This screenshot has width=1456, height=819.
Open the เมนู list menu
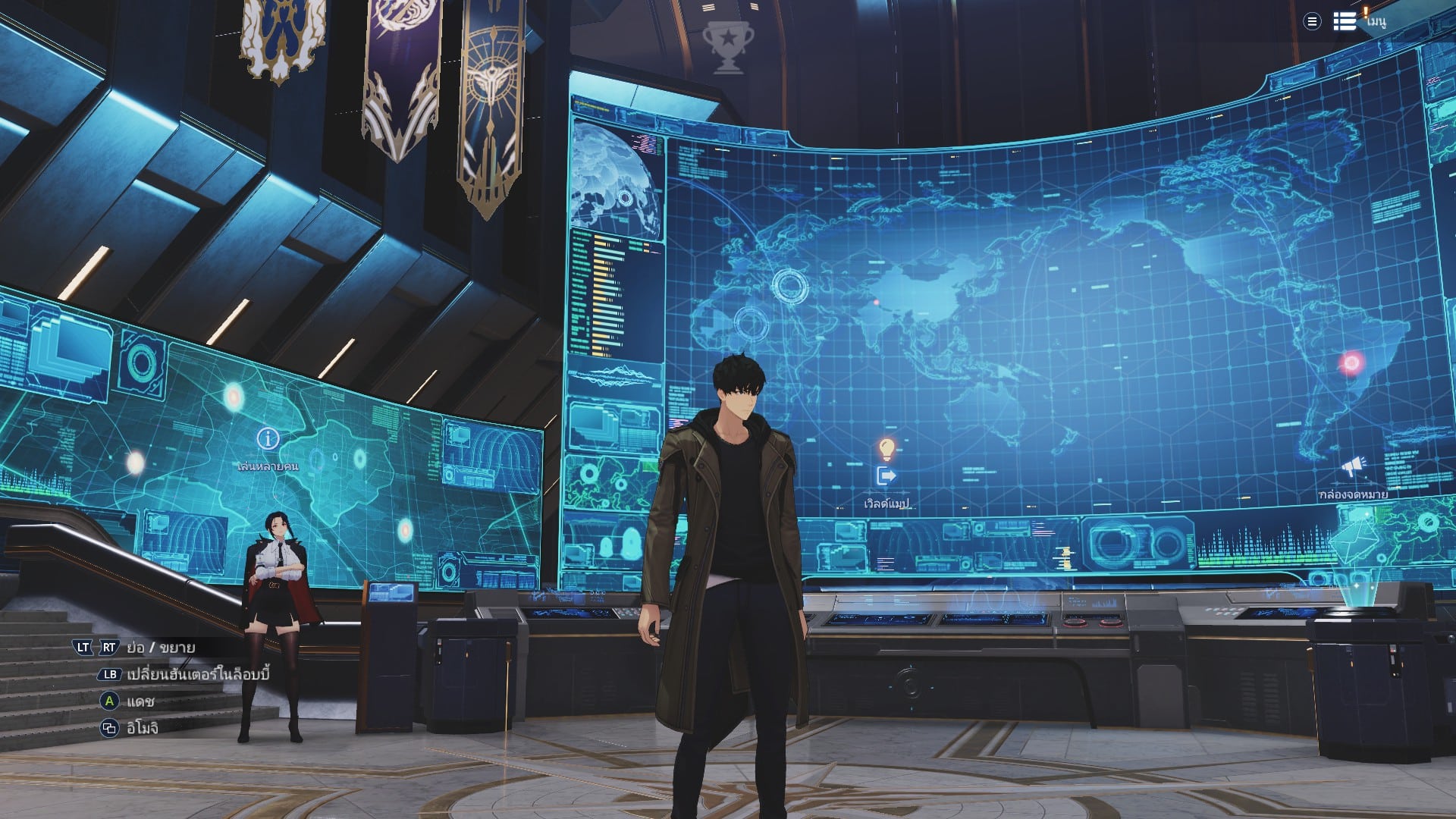pos(1345,21)
